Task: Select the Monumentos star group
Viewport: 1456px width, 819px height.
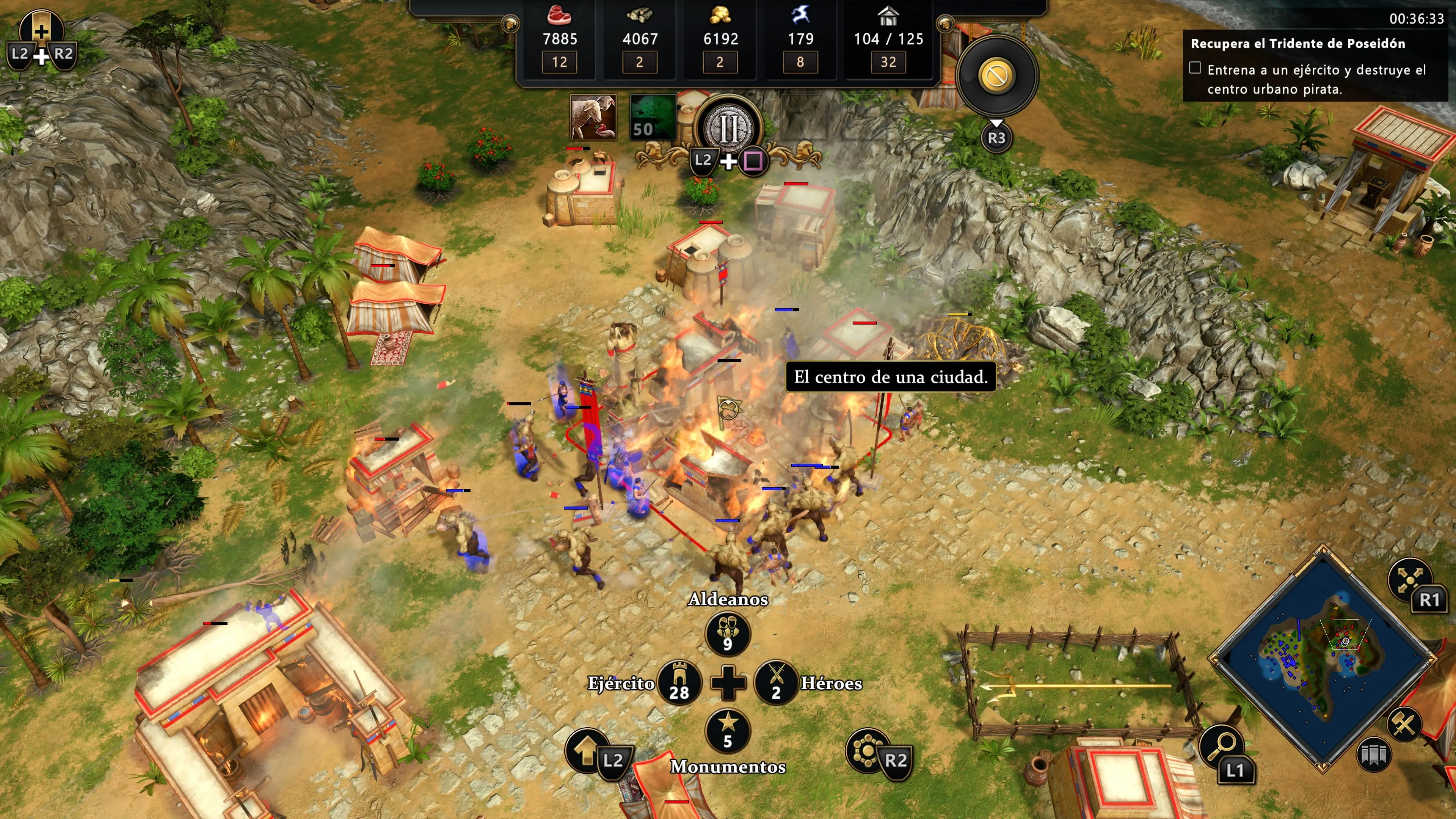Action: pyautogui.click(x=728, y=730)
